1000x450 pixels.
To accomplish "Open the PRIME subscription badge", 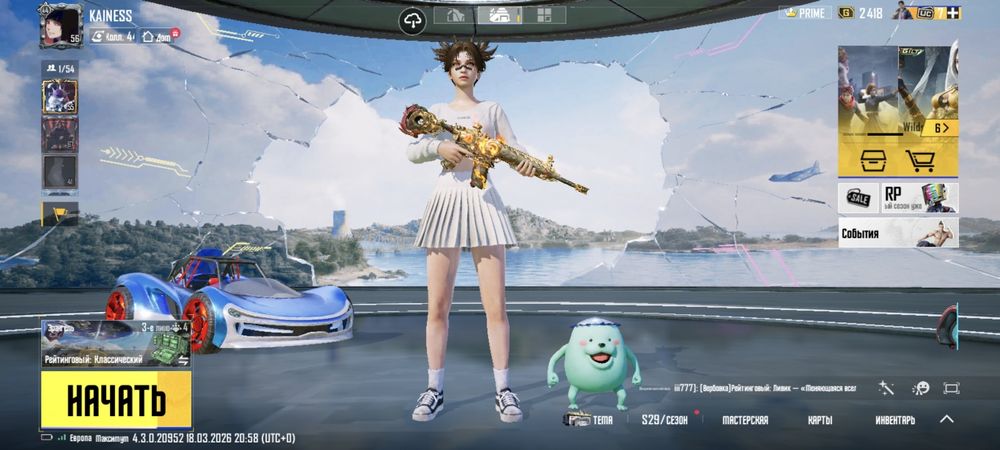I will (803, 12).
